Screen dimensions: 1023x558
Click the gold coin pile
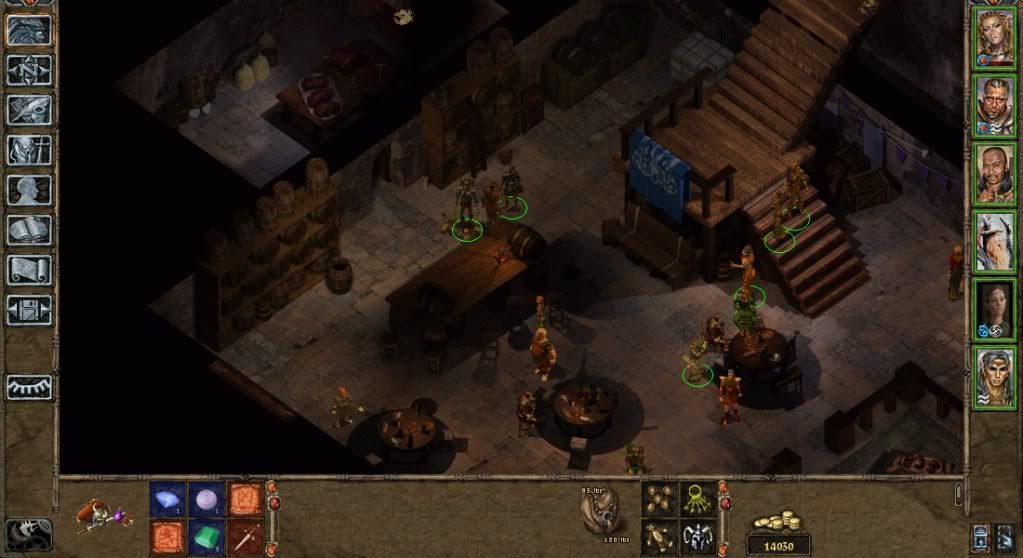click(x=781, y=524)
